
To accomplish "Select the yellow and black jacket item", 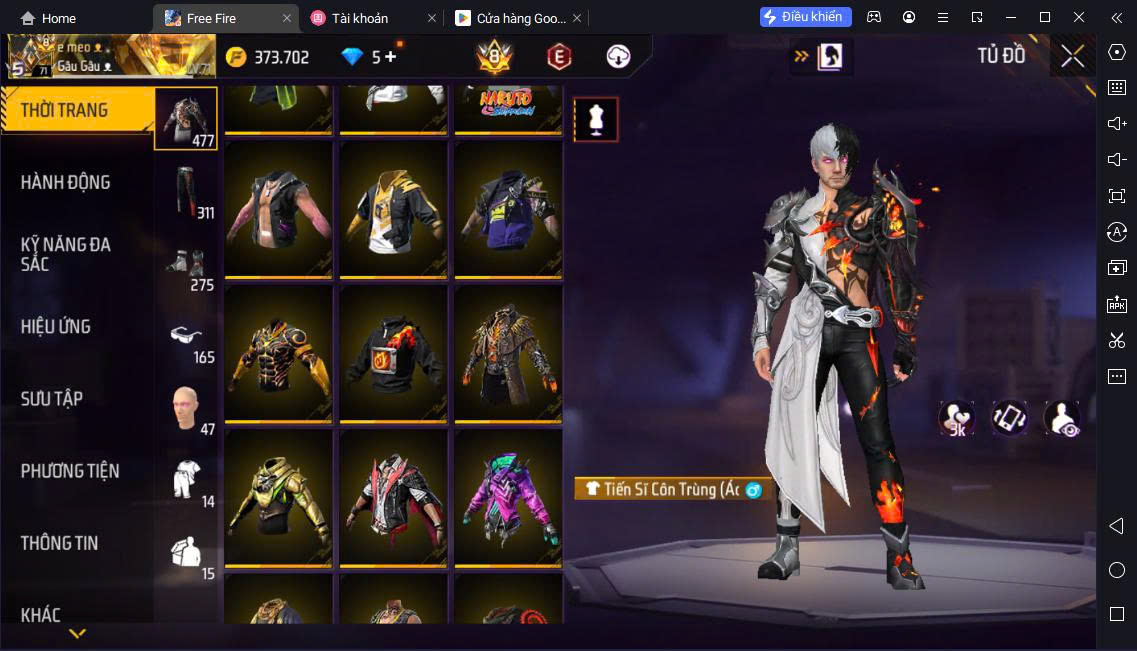I will (391, 209).
